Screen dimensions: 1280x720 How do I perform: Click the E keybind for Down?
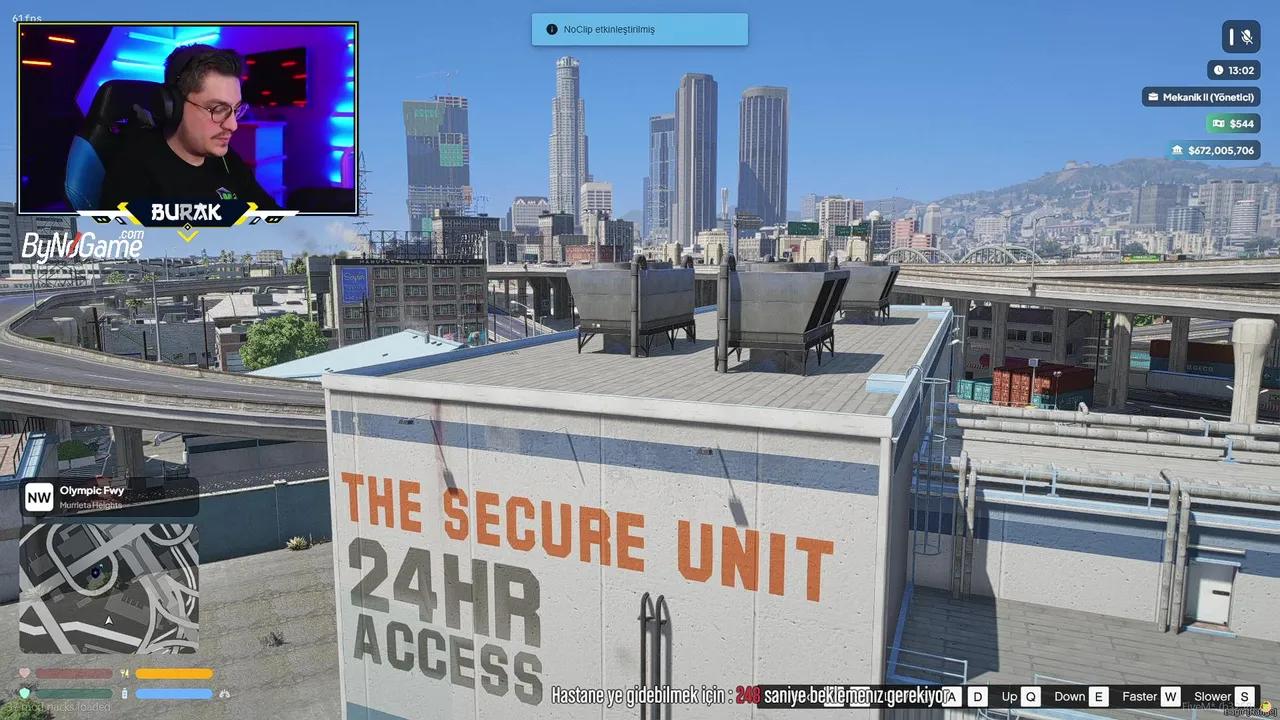pos(1100,696)
